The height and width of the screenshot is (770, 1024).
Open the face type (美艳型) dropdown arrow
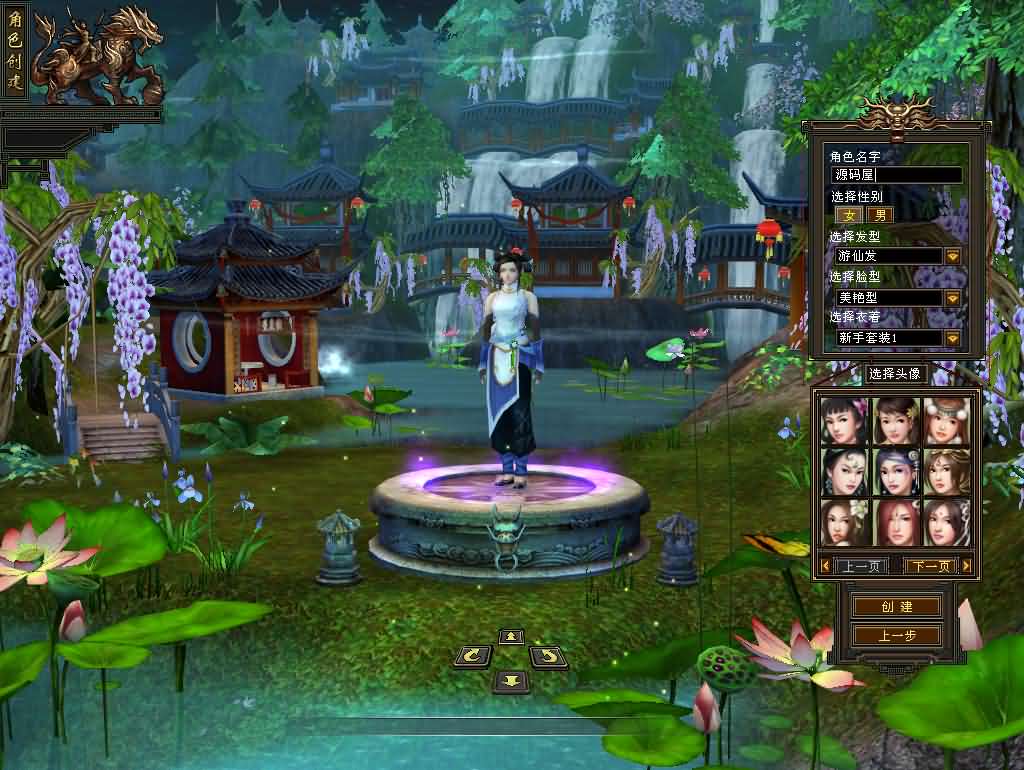pos(952,298)
